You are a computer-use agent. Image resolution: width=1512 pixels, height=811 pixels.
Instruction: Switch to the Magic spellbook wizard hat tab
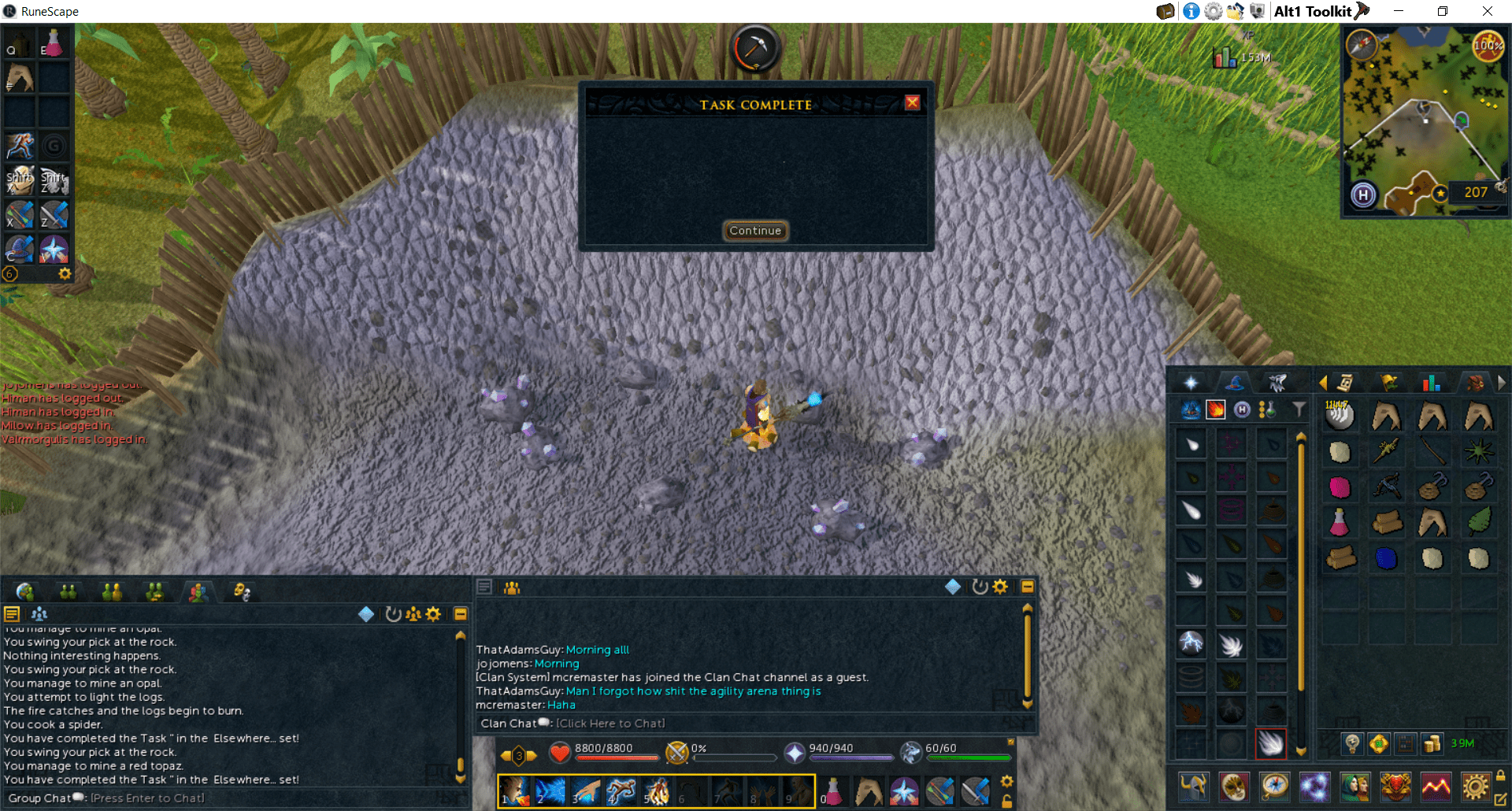[1233, 382]
